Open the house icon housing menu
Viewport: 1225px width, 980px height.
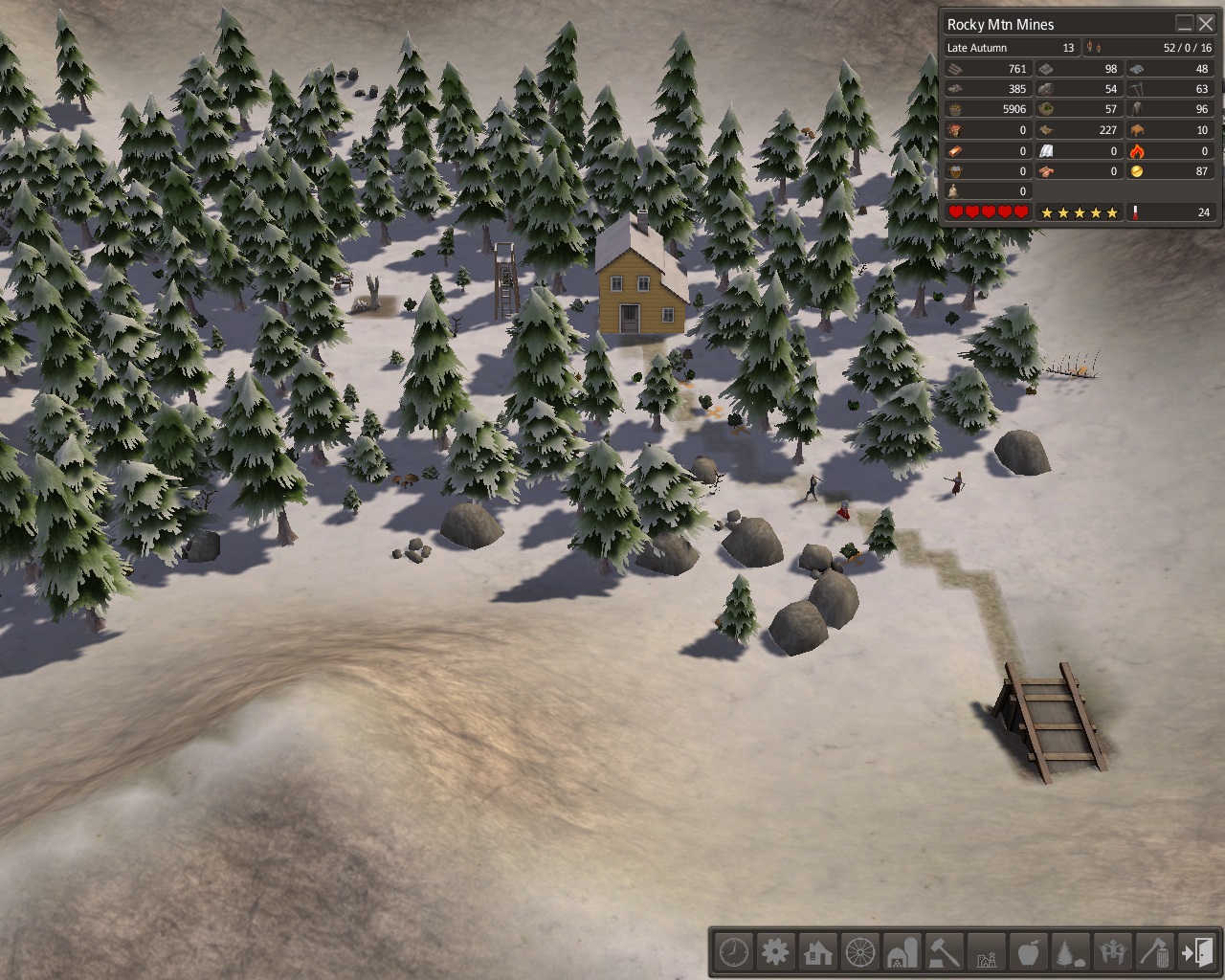818,952
